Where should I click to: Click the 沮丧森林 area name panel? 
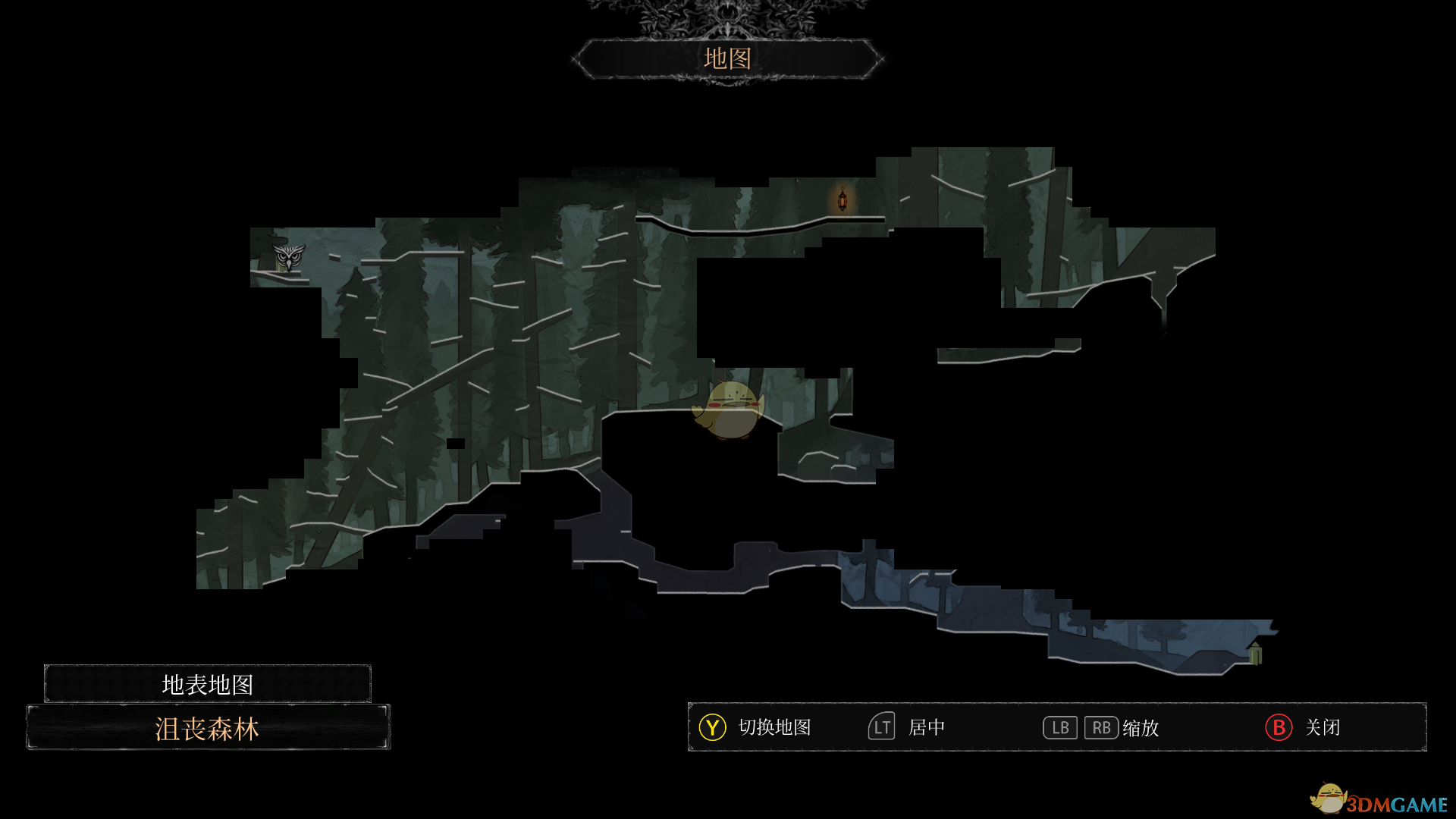tap(208, 728)
